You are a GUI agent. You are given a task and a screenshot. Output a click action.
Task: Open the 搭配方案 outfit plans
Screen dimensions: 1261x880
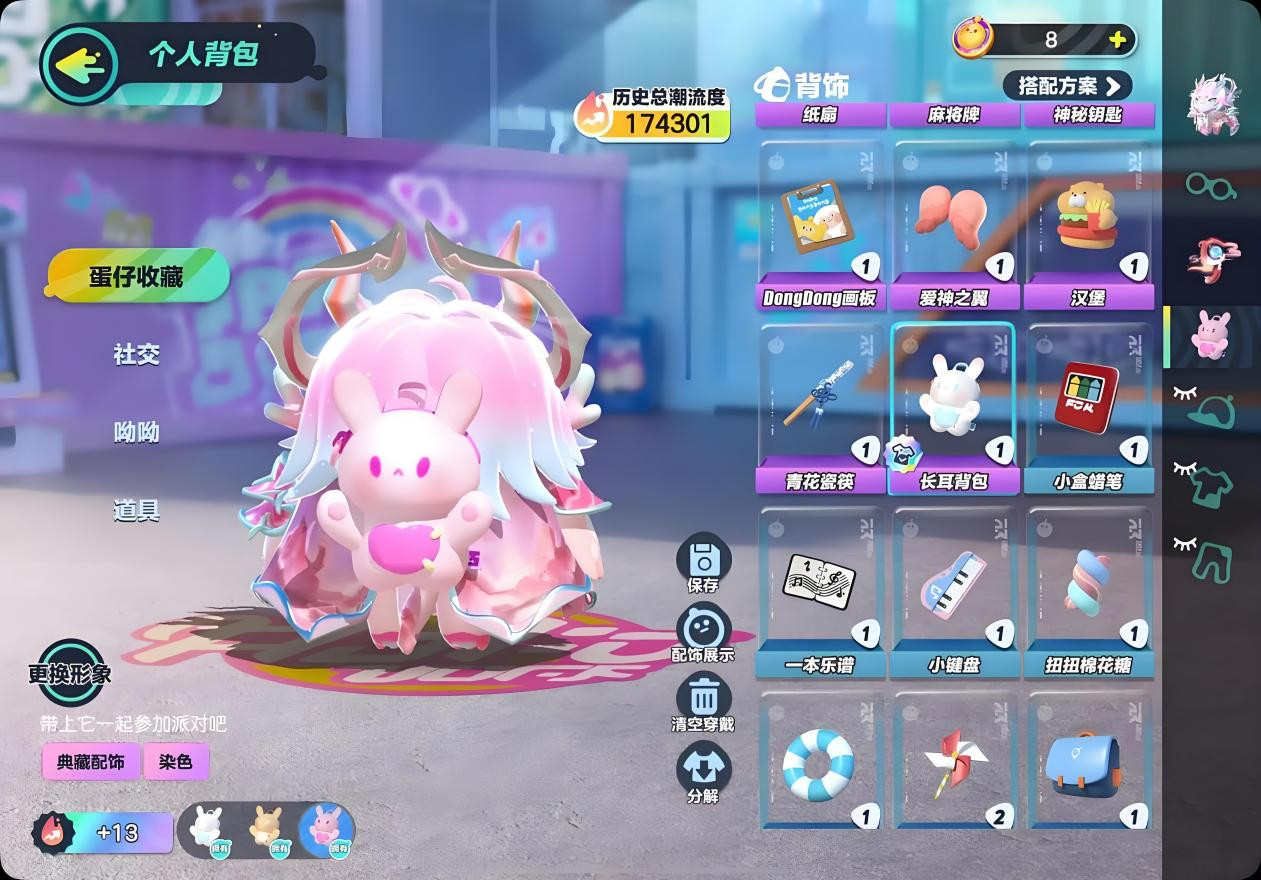(x=1067, y=86)
